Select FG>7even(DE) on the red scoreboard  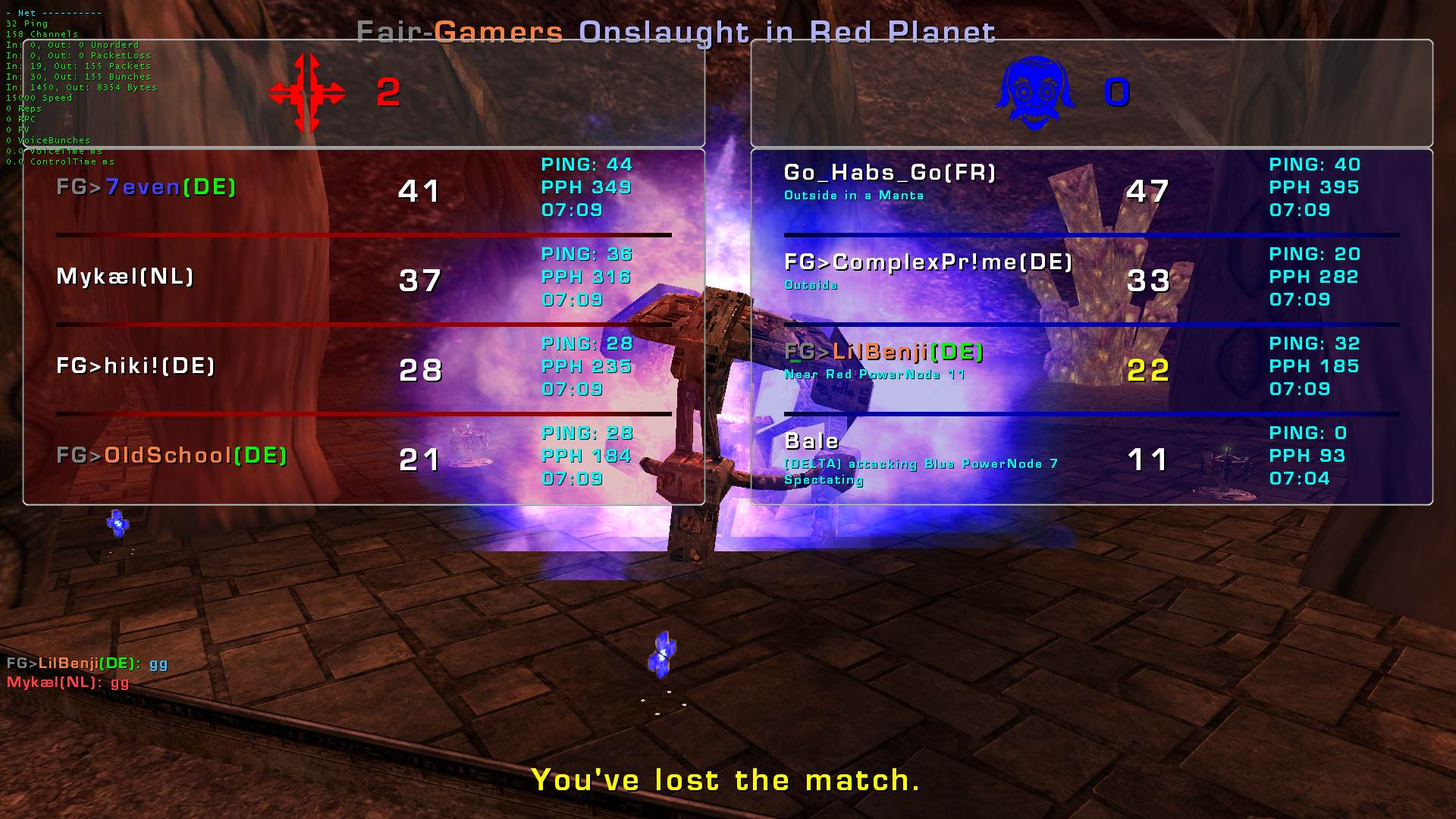click(x=146, y=187)
